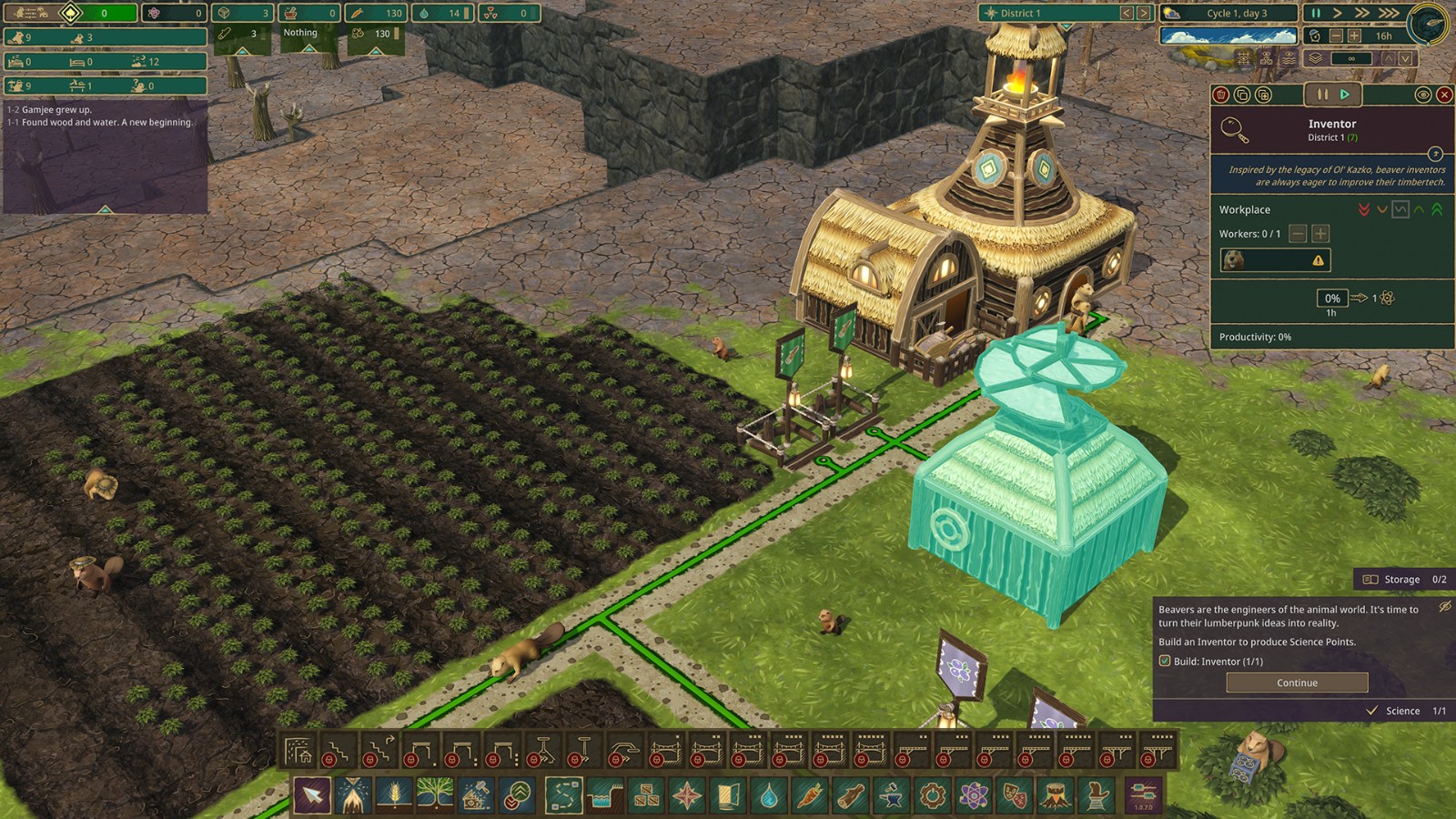Delete the building with the trash icon
Image resolution: width=1456 pixels, height=819 pixels.
coord(1221,95)
